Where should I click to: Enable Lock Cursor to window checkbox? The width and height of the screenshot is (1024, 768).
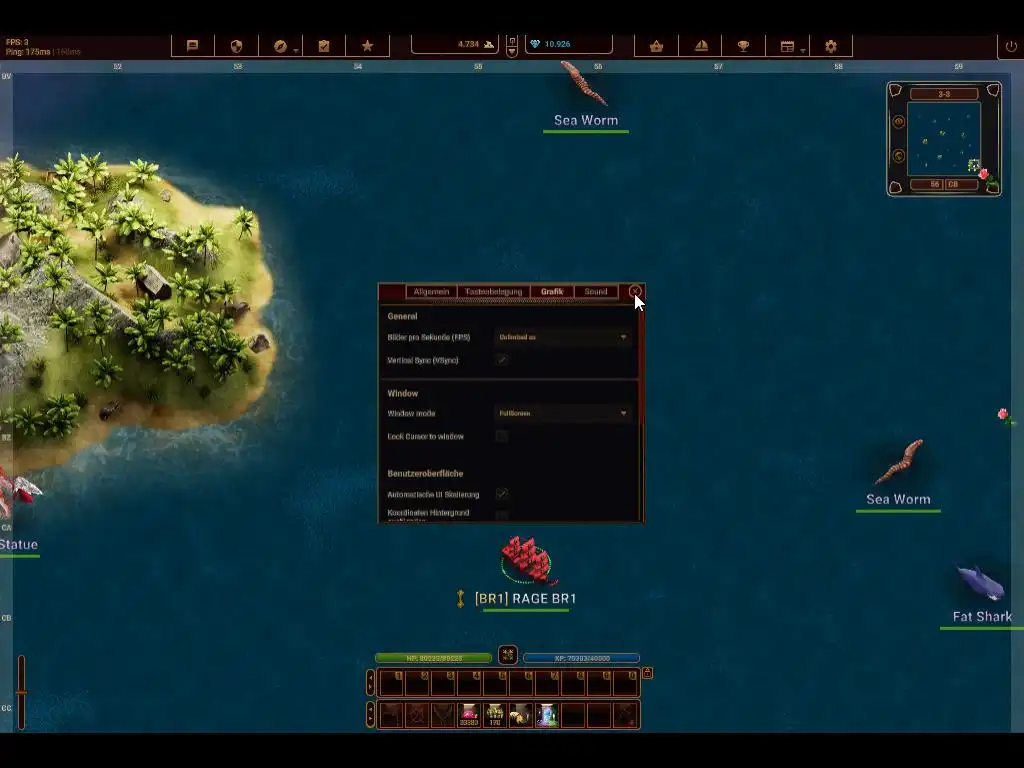coord(502,436)
